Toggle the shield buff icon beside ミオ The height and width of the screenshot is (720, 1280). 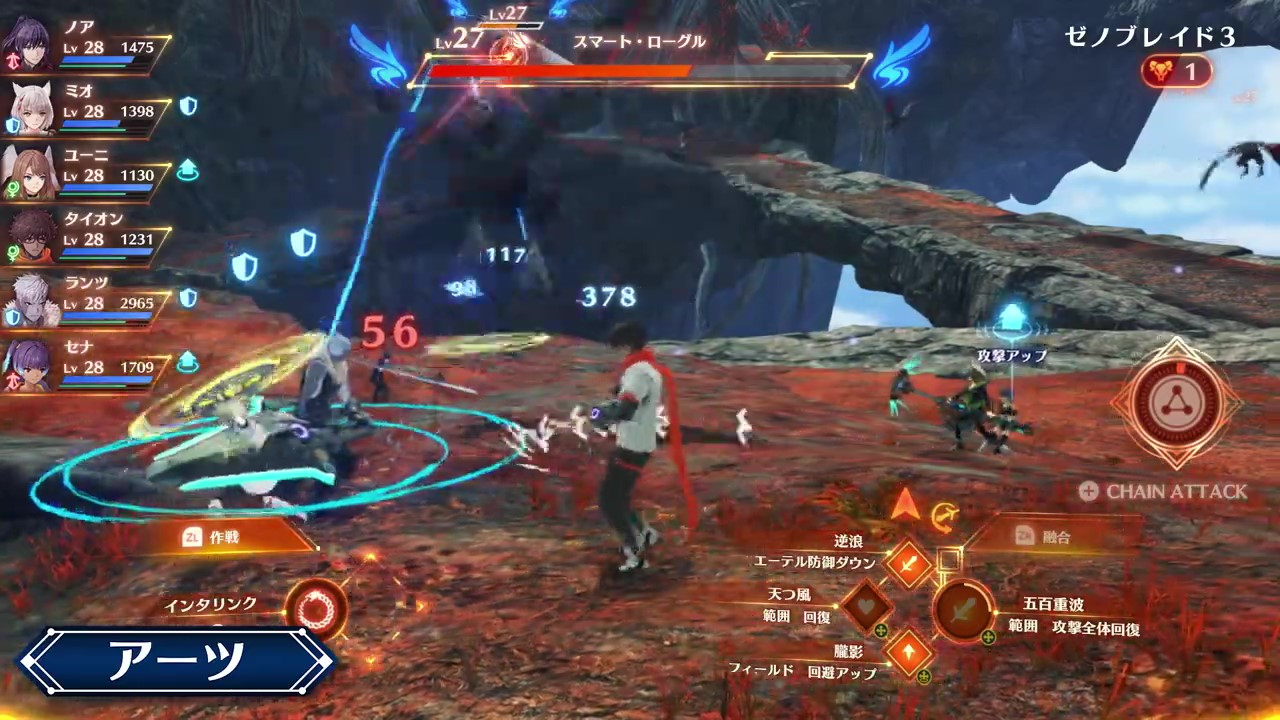[188, 107]
